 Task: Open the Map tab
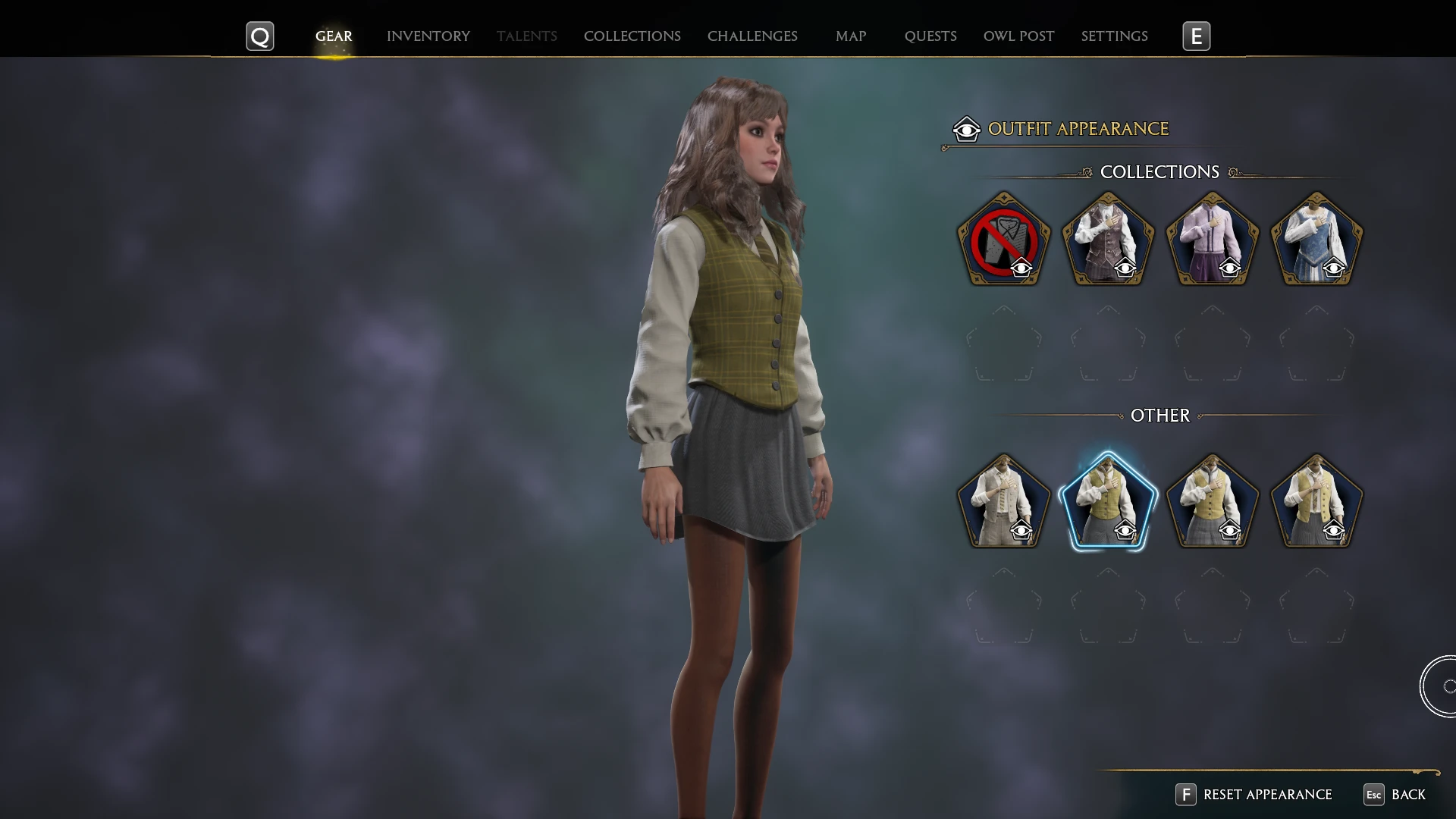851,36
